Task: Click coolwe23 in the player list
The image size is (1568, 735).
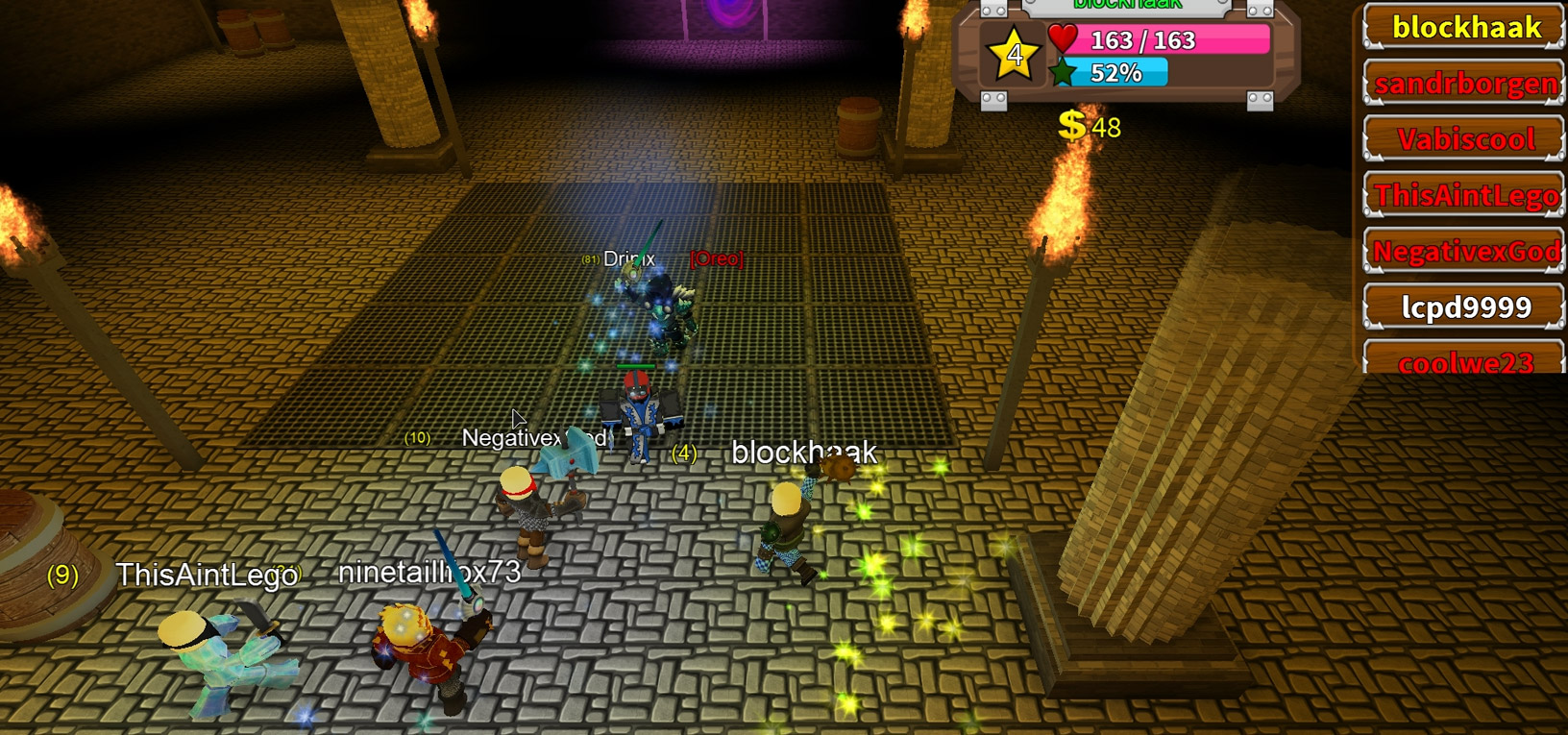Action: [x=1465, y=360]
